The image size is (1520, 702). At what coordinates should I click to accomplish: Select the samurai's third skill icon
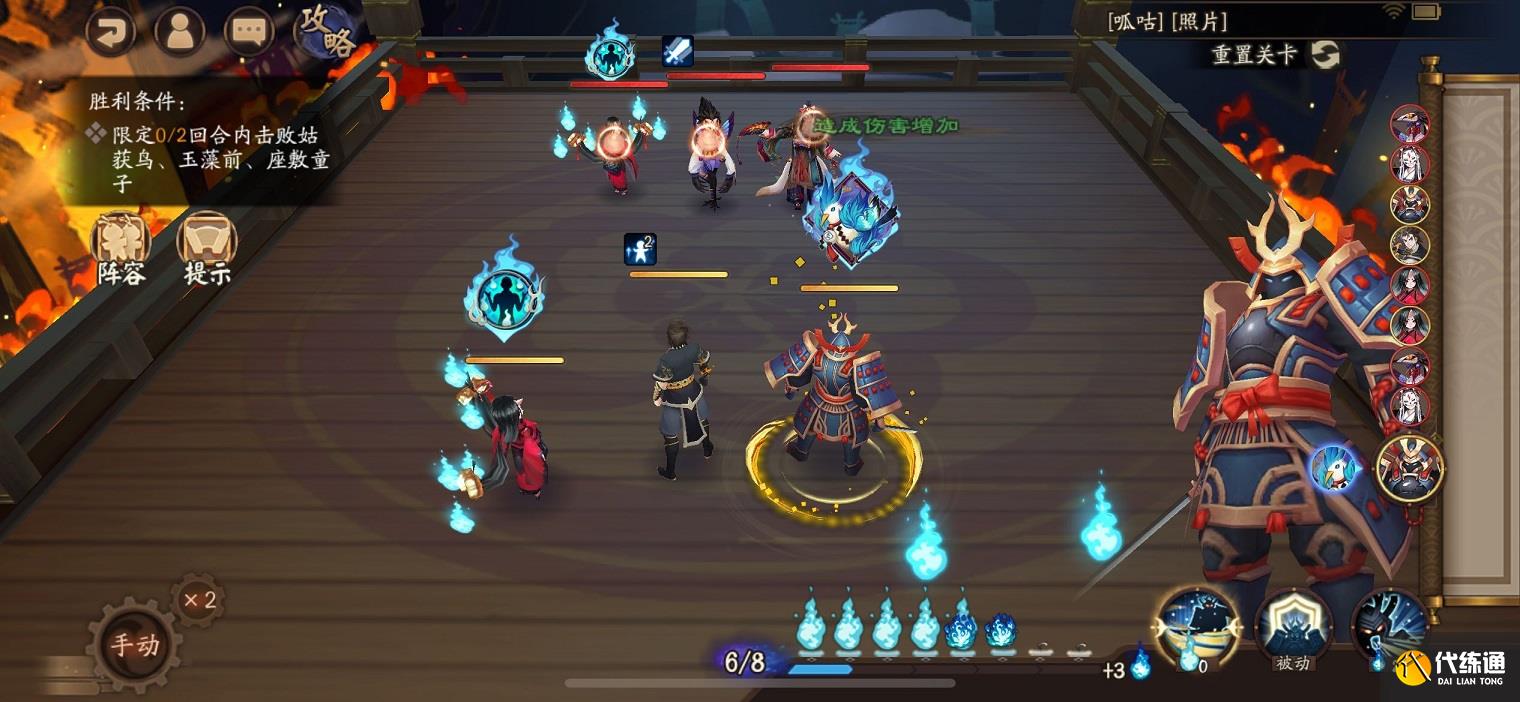click(1389, 627)
